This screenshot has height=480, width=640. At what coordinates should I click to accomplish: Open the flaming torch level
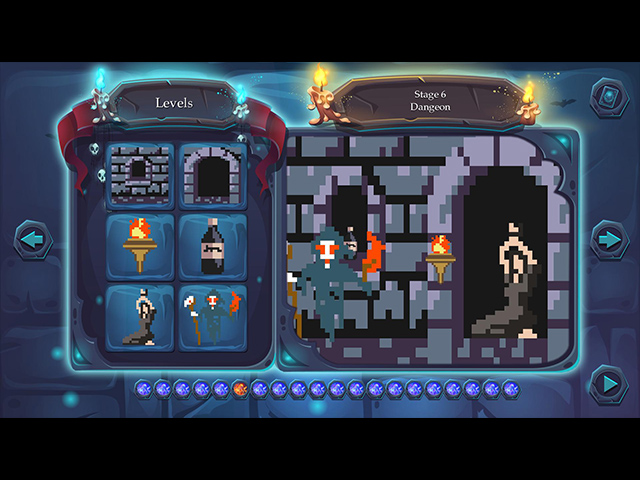[140, 246]
